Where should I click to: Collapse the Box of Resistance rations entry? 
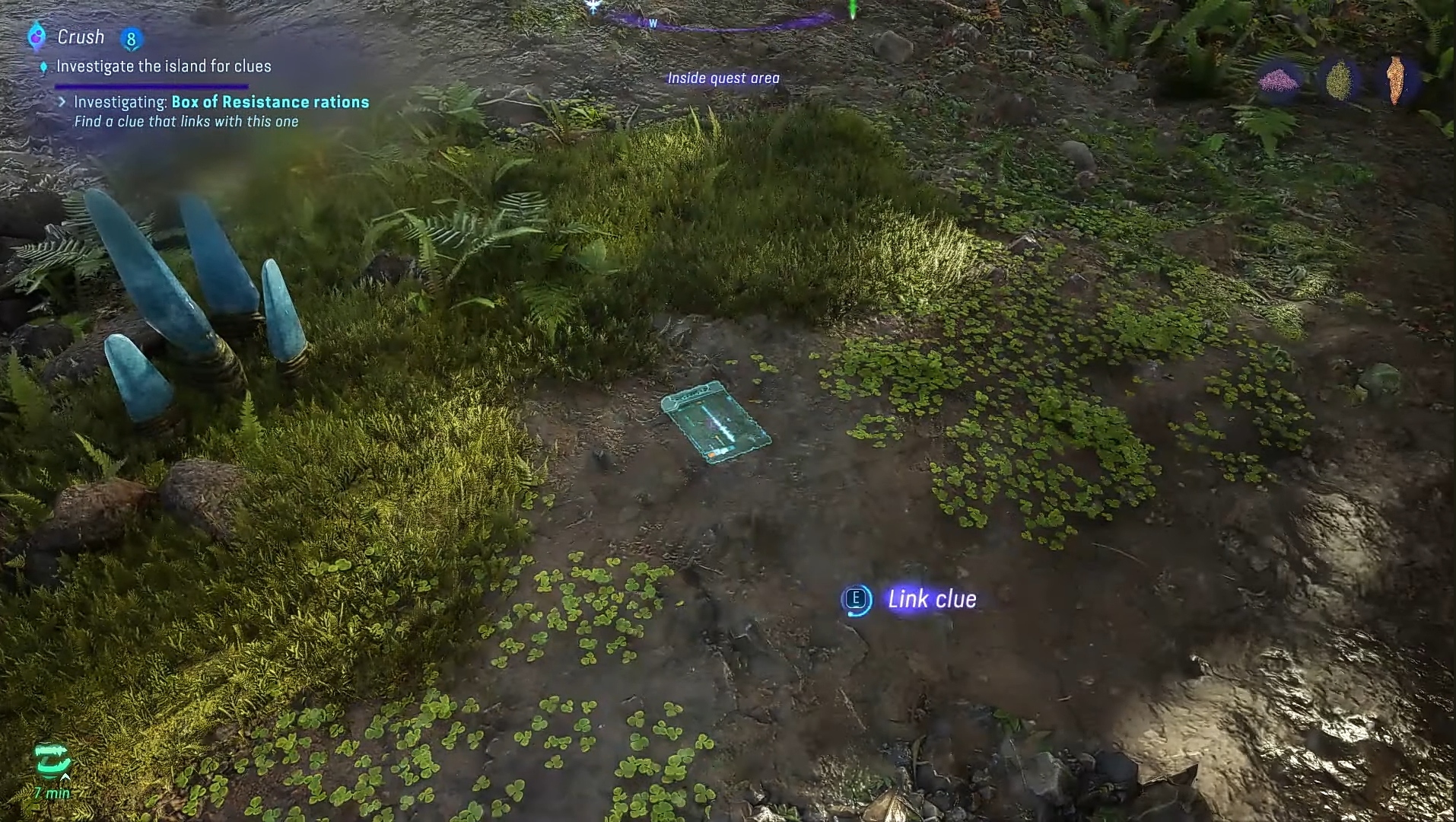coord(62,101)
